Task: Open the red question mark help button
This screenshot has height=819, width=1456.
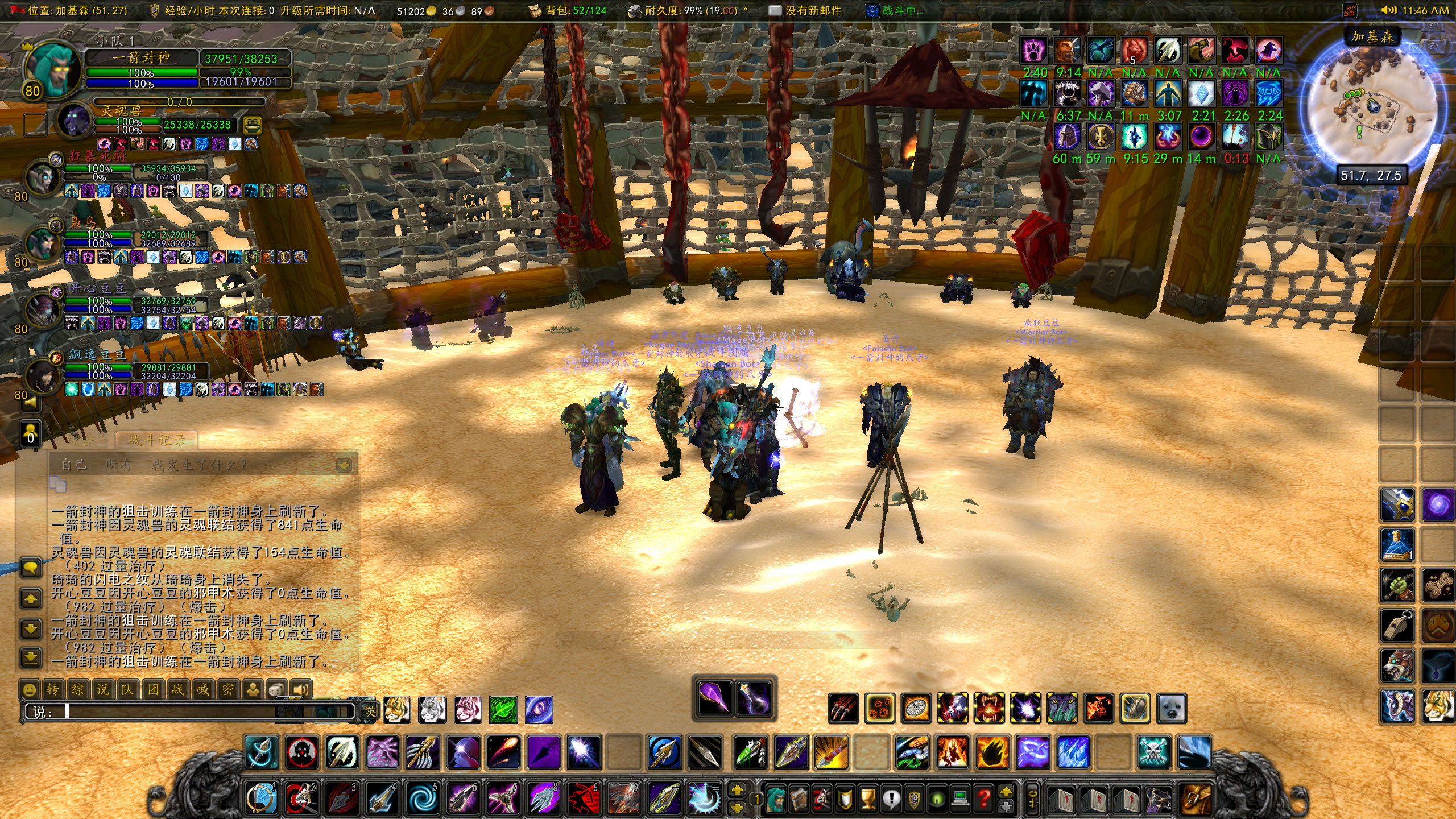Action: 983,799
